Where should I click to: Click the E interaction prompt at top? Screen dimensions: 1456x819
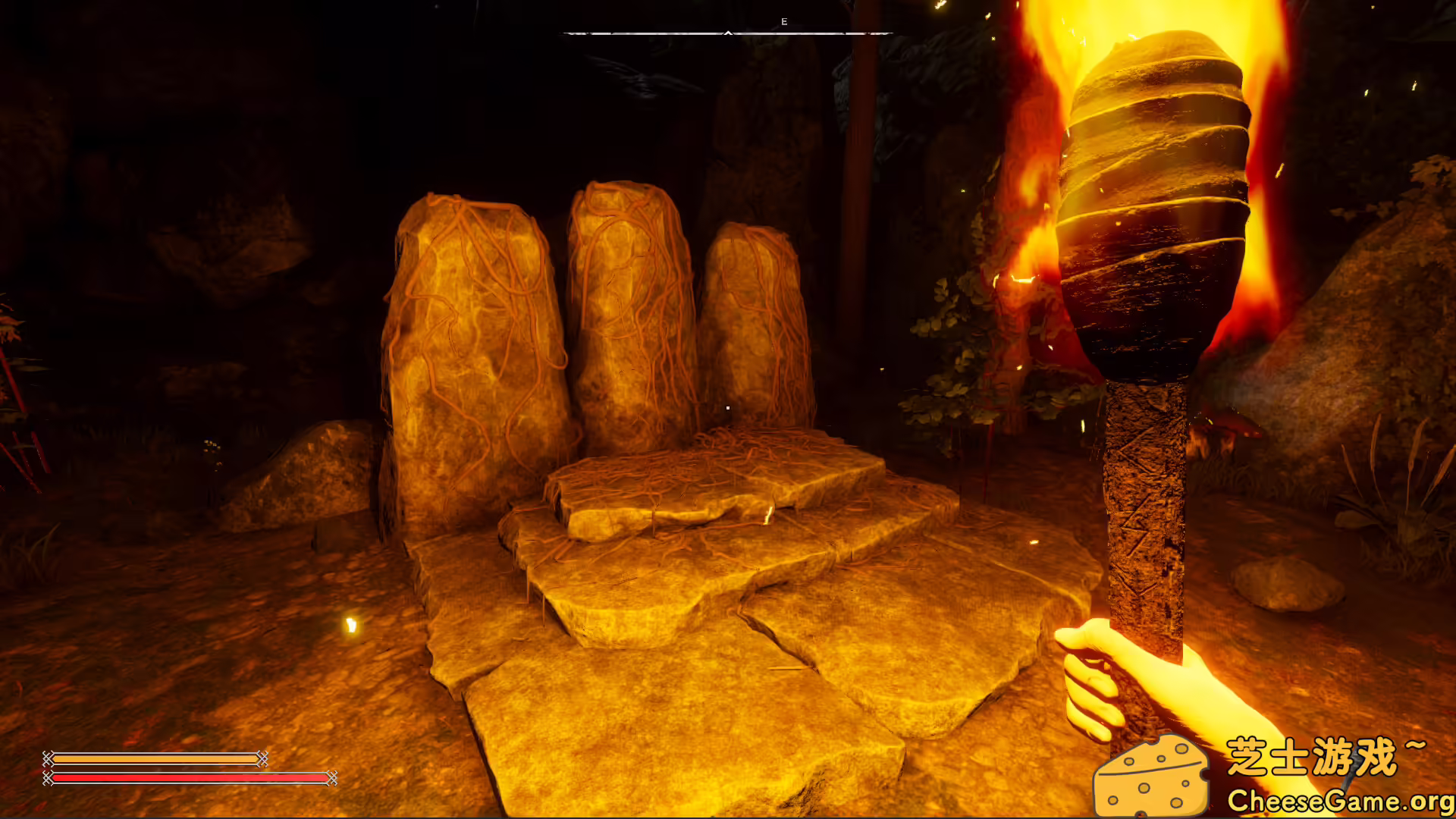point(785,21)
